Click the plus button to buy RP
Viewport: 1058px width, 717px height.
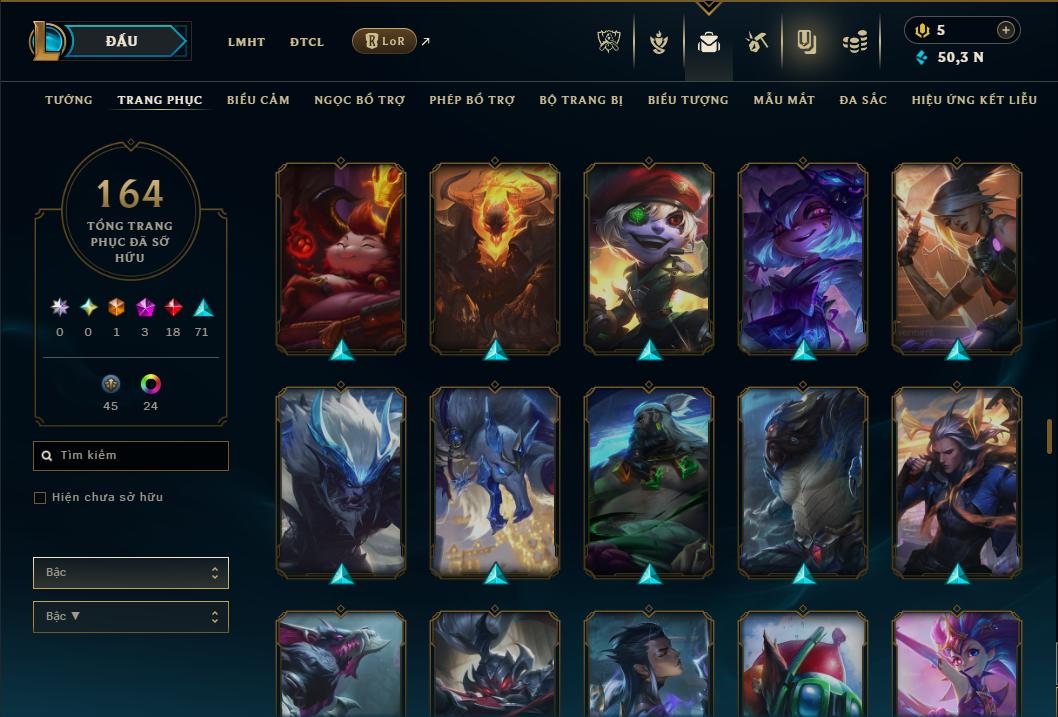coord(1006,30)
